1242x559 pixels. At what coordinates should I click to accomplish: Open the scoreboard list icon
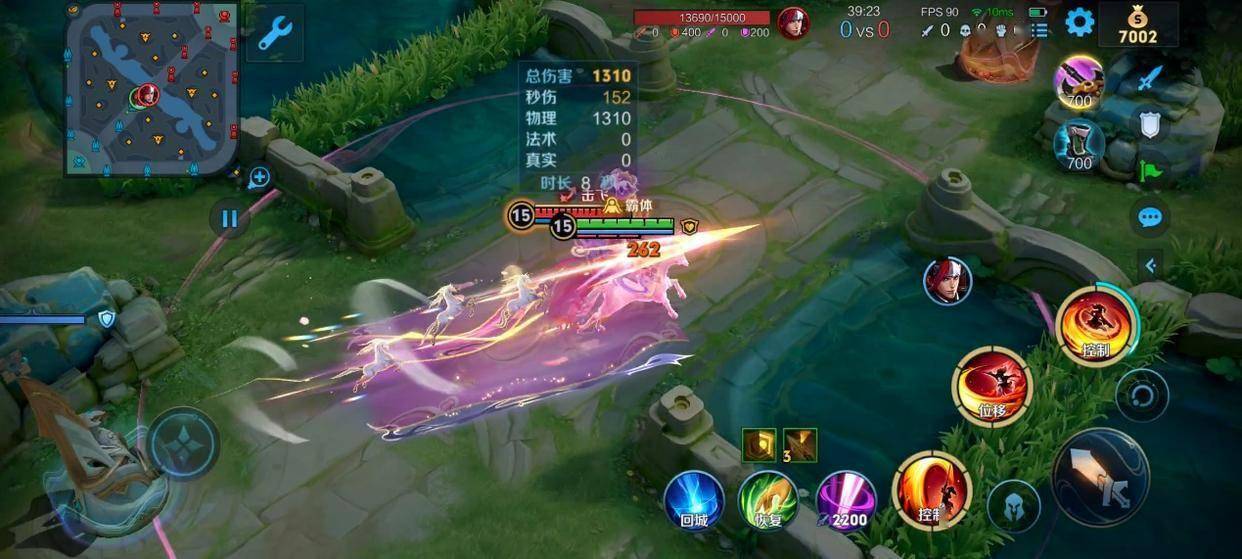(x=1040, y=31)
